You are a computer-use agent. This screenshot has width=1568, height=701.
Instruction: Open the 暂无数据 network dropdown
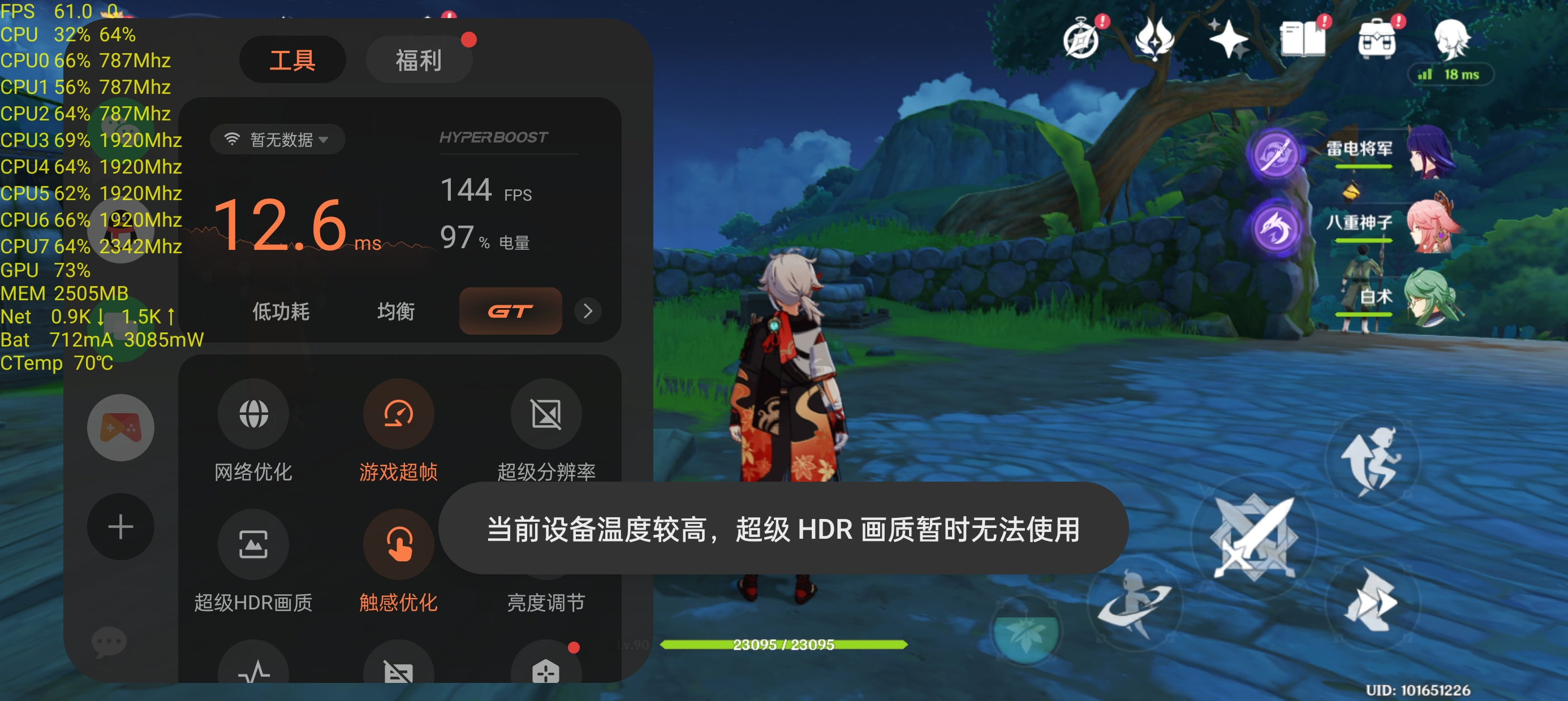pyautogui.click(x=277, y=139)
